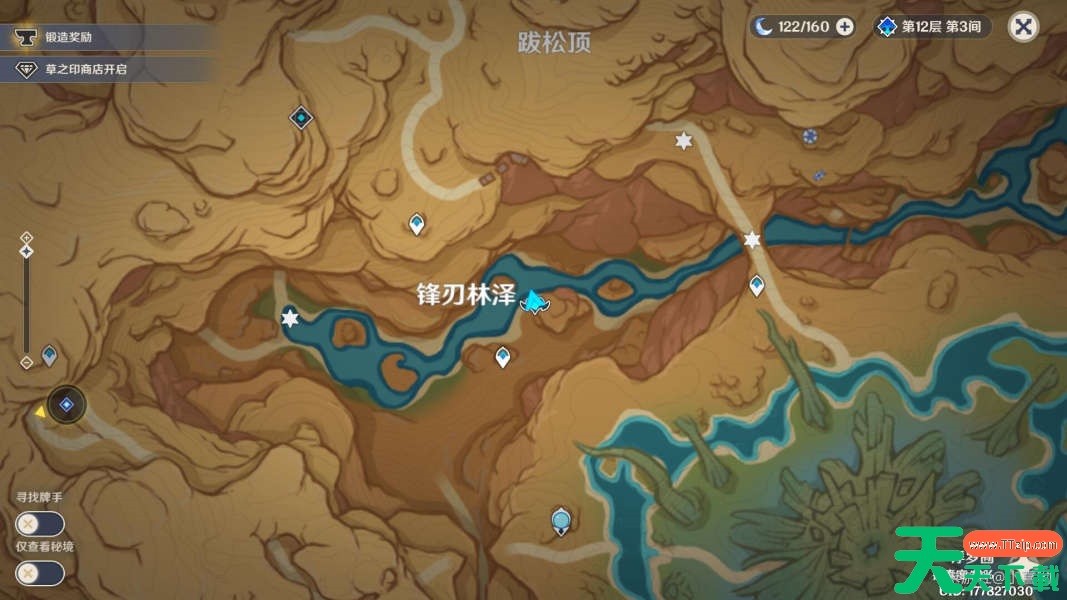
Task: Open the Spiral Abyss 第12层 第3间 shortcut
Action: point(930,27)
